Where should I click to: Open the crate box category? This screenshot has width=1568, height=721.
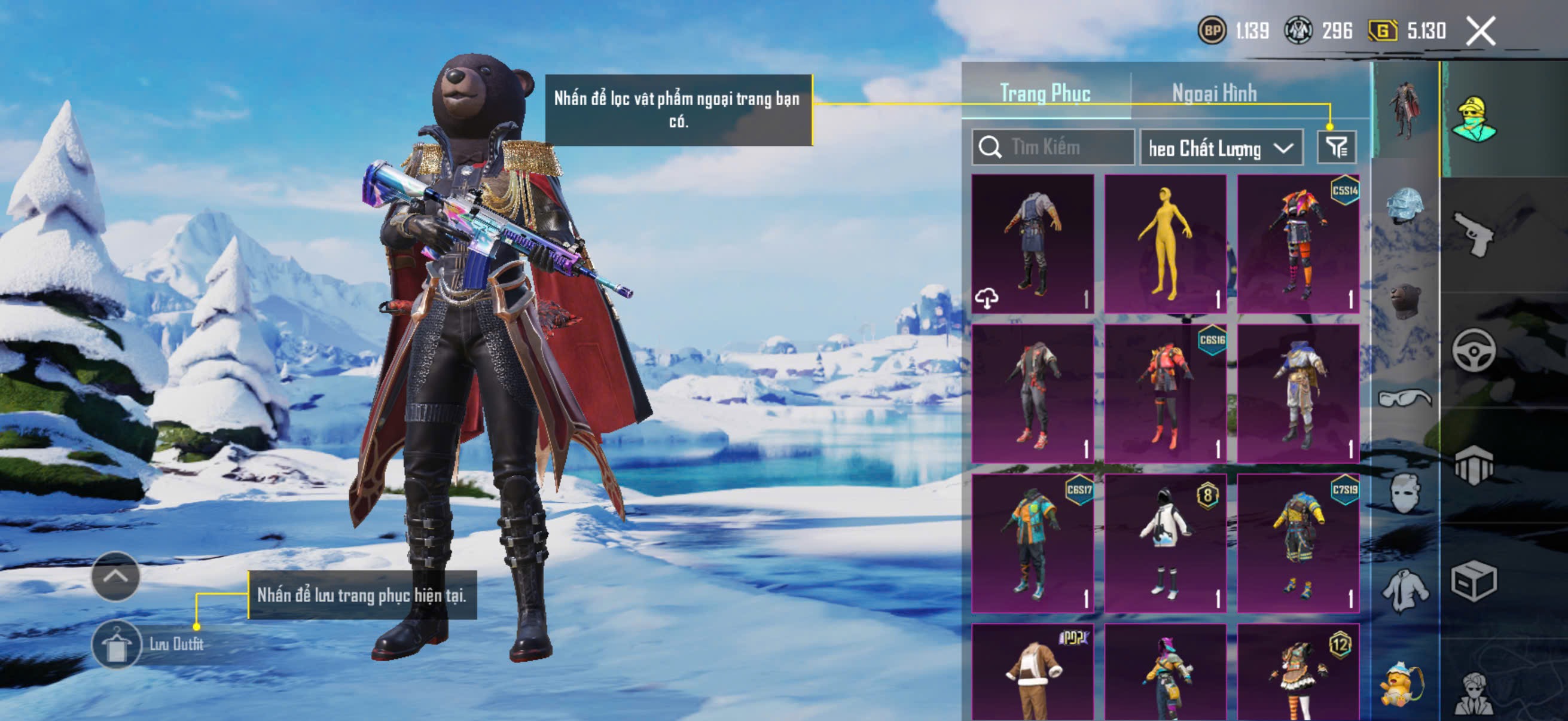click(x=1473, y=581)
